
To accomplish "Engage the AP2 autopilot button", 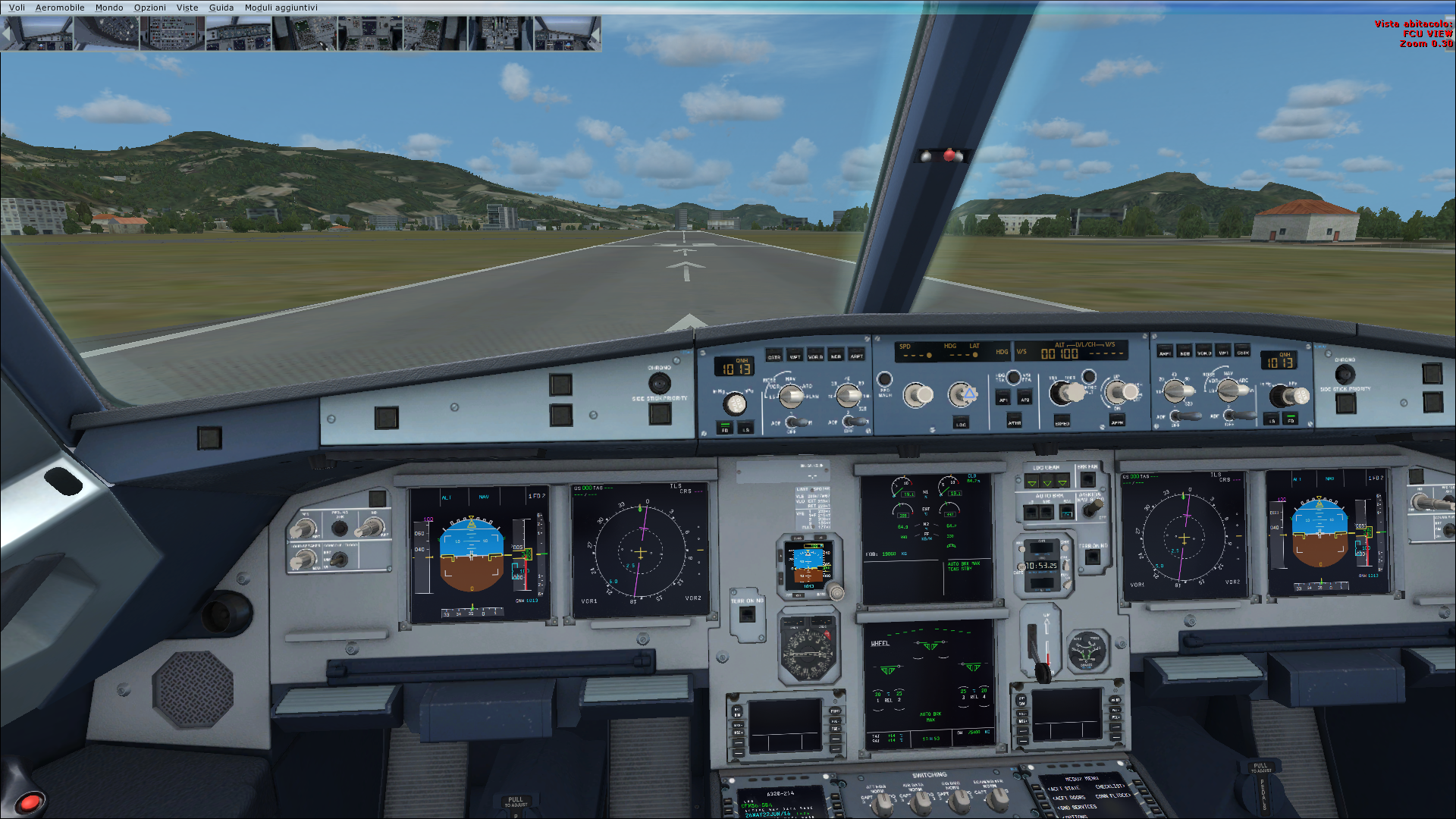I will [x=1025, y=399].
